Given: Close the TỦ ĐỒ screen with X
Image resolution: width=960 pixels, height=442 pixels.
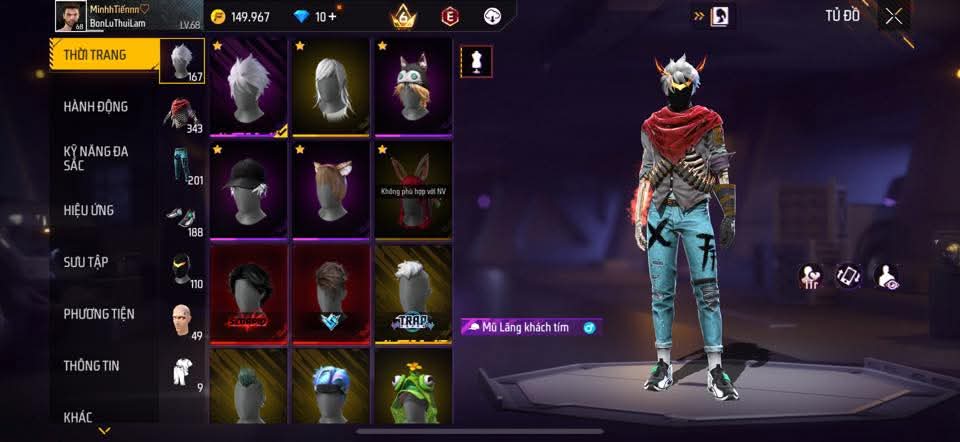Looking at the screenshot, I should click(894, 15).
